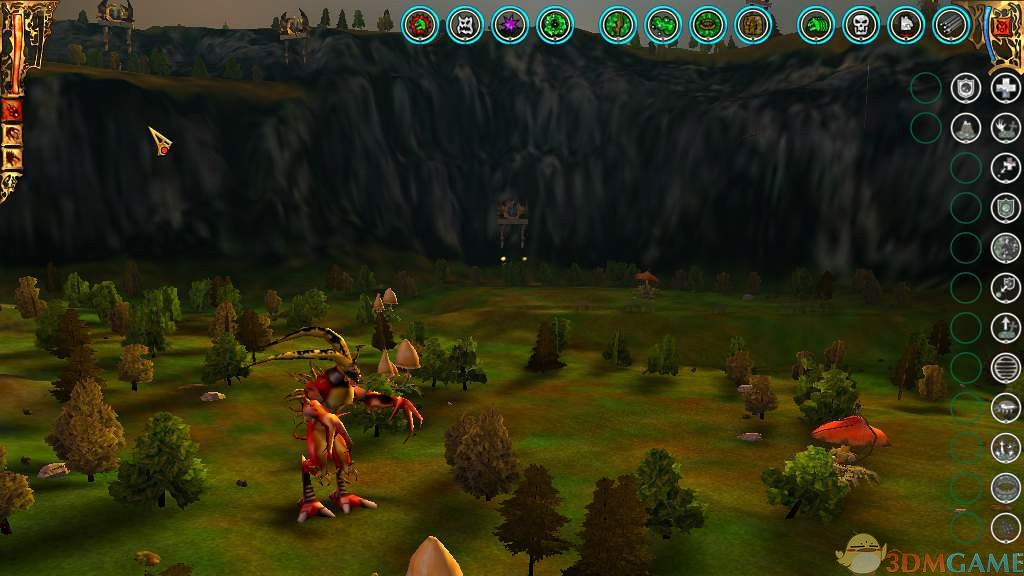Cast the white cross heal spell
Viewport: 1024px width, 576px height.
[1005, 88]
